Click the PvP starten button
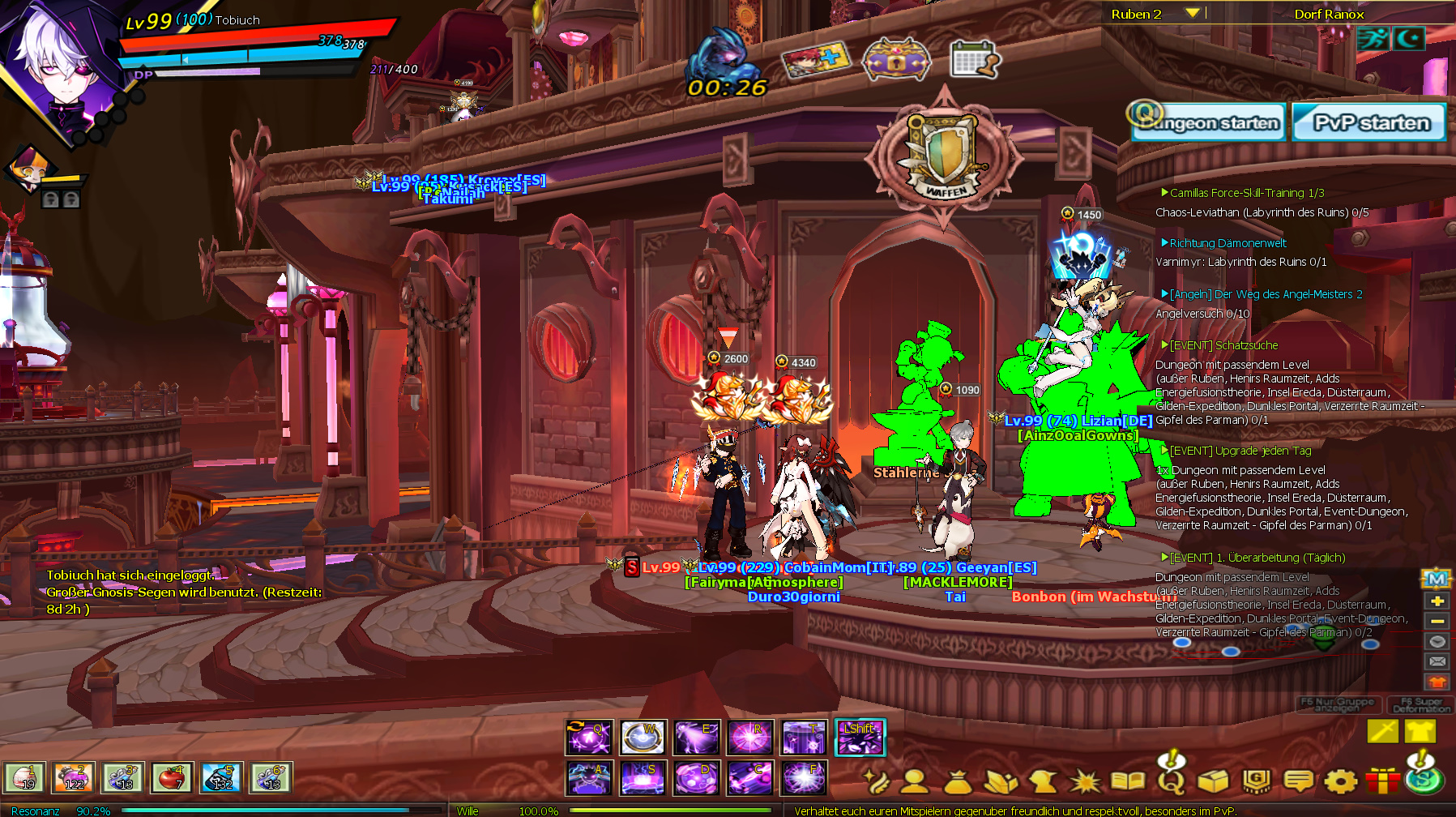 tap(1369, 123)
